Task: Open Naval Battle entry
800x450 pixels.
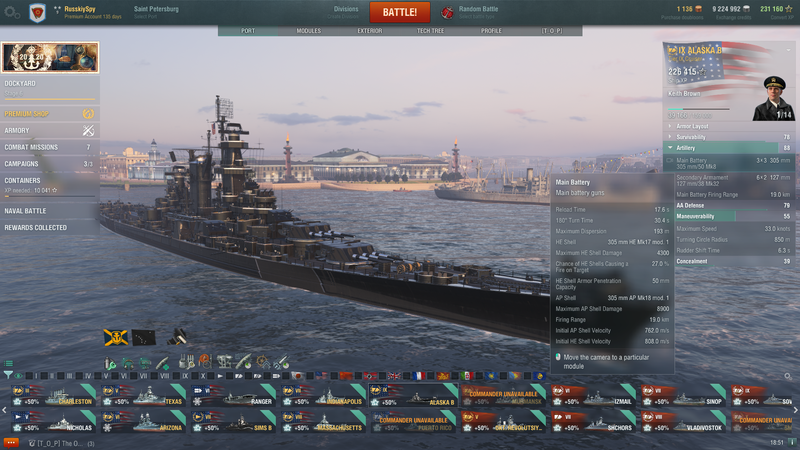Action: (x=49, y=211)
